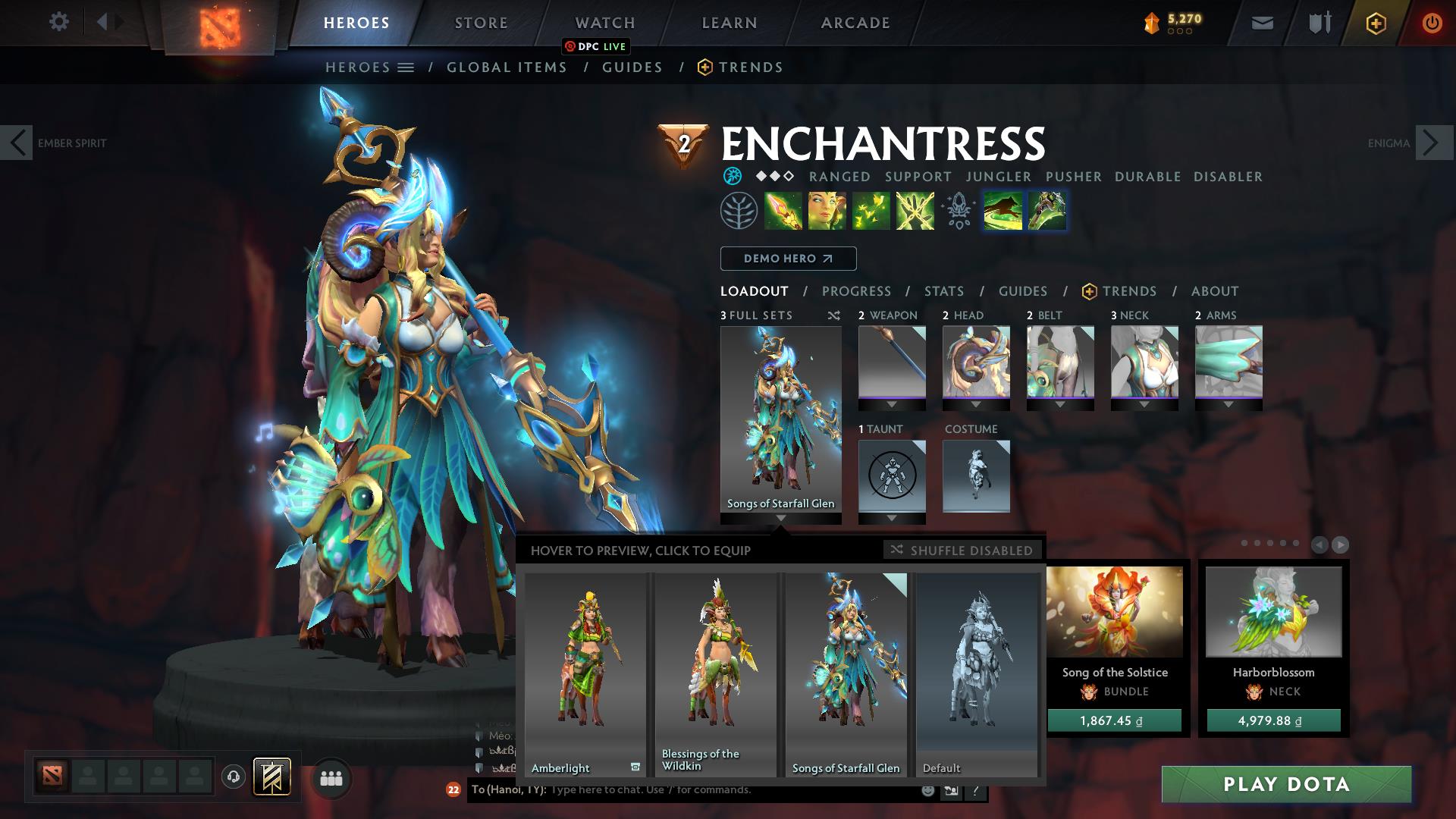This screenshot has width=1456, height=819.
Task: Switch to the Progress tab
Action: (857, 290)
